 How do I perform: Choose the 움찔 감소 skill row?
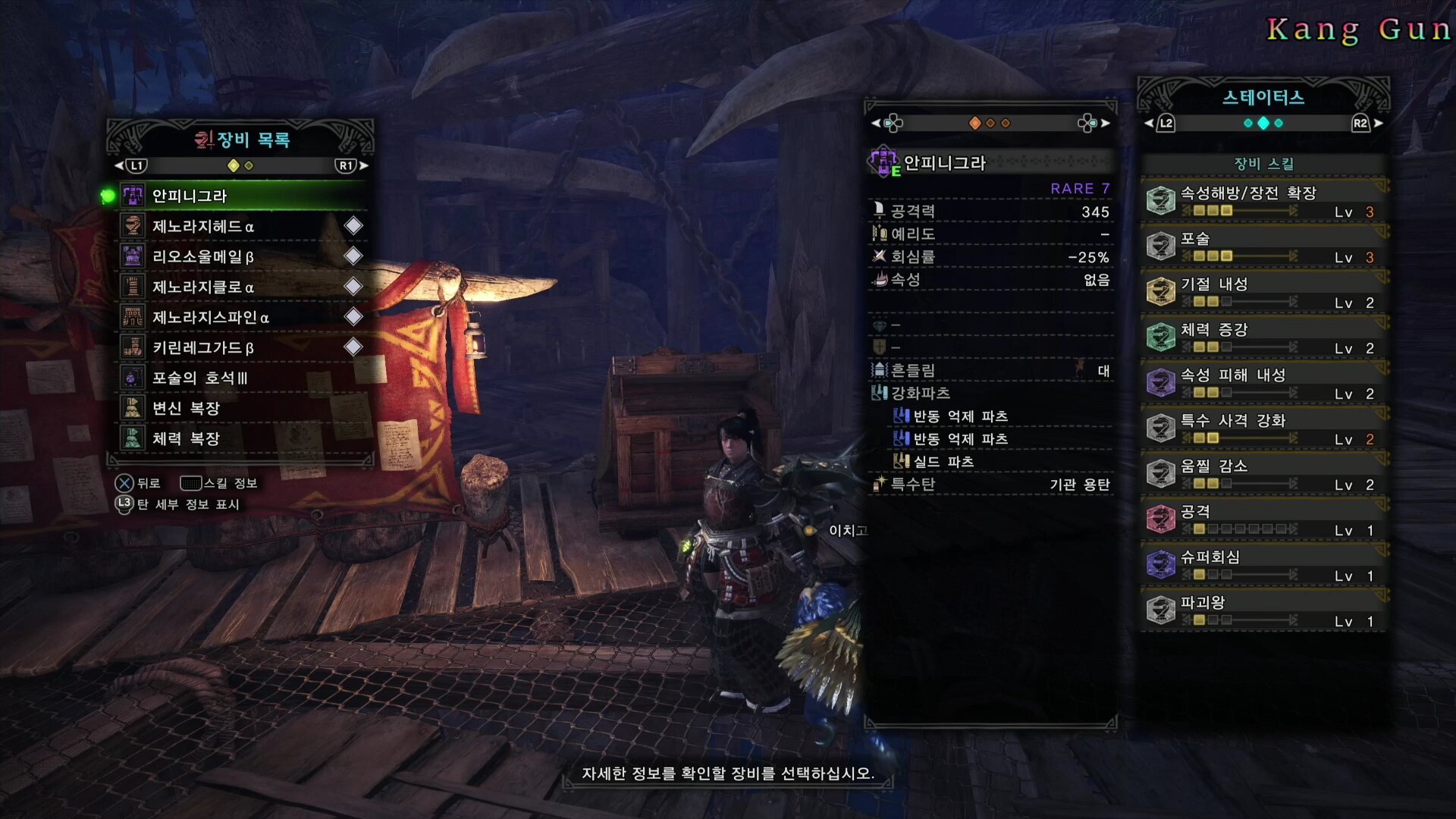[1263, 474]
